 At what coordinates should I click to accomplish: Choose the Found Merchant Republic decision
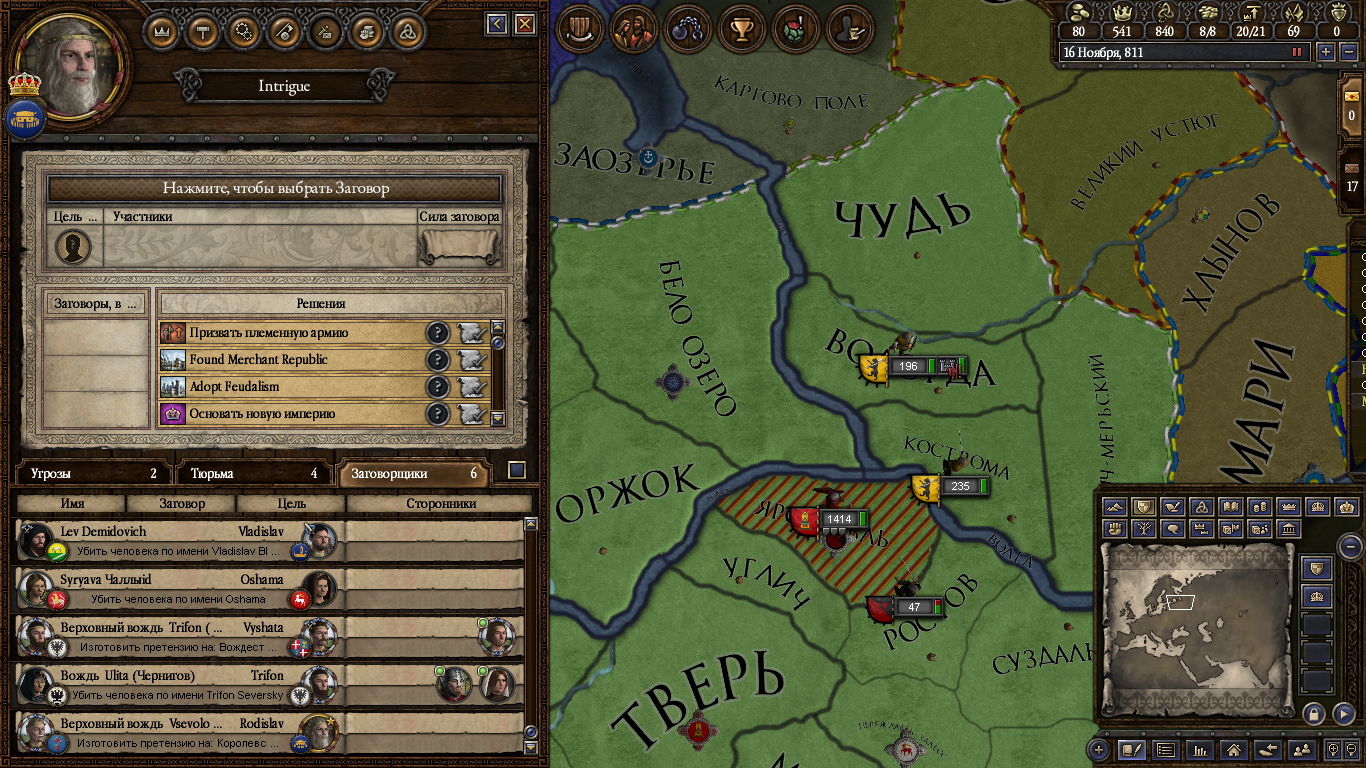pos(290,360)
